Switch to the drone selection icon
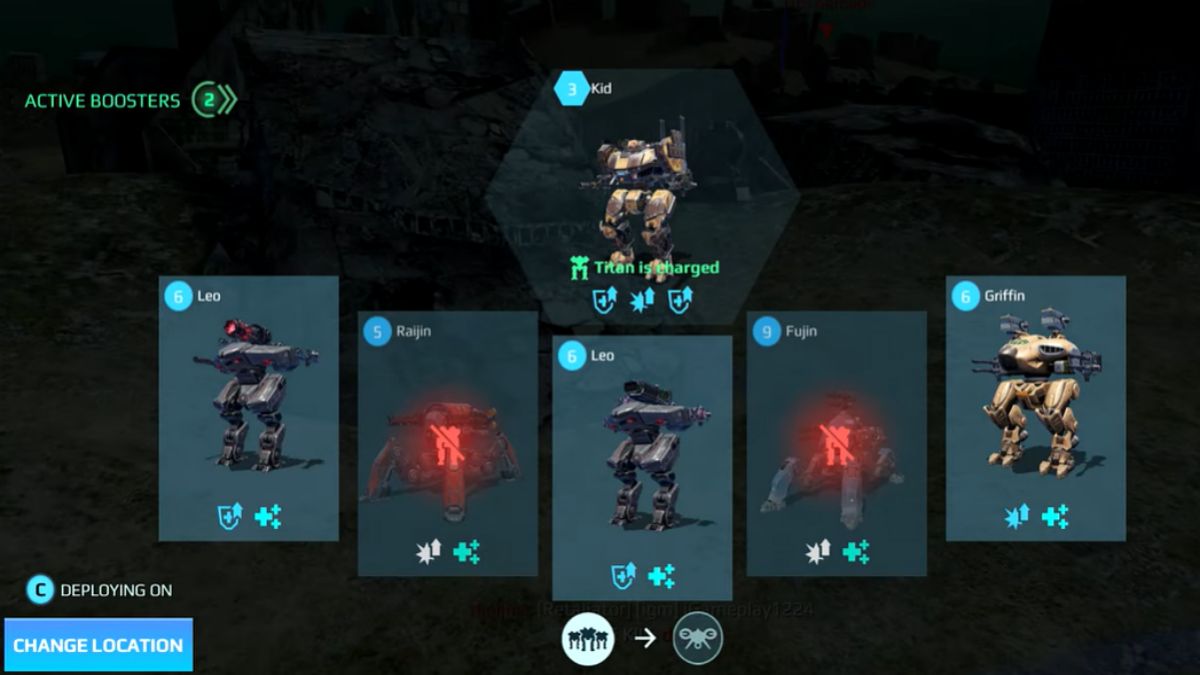Viewport: 1200px width, 675px height. pyautogui.click(x=697, y=637)
